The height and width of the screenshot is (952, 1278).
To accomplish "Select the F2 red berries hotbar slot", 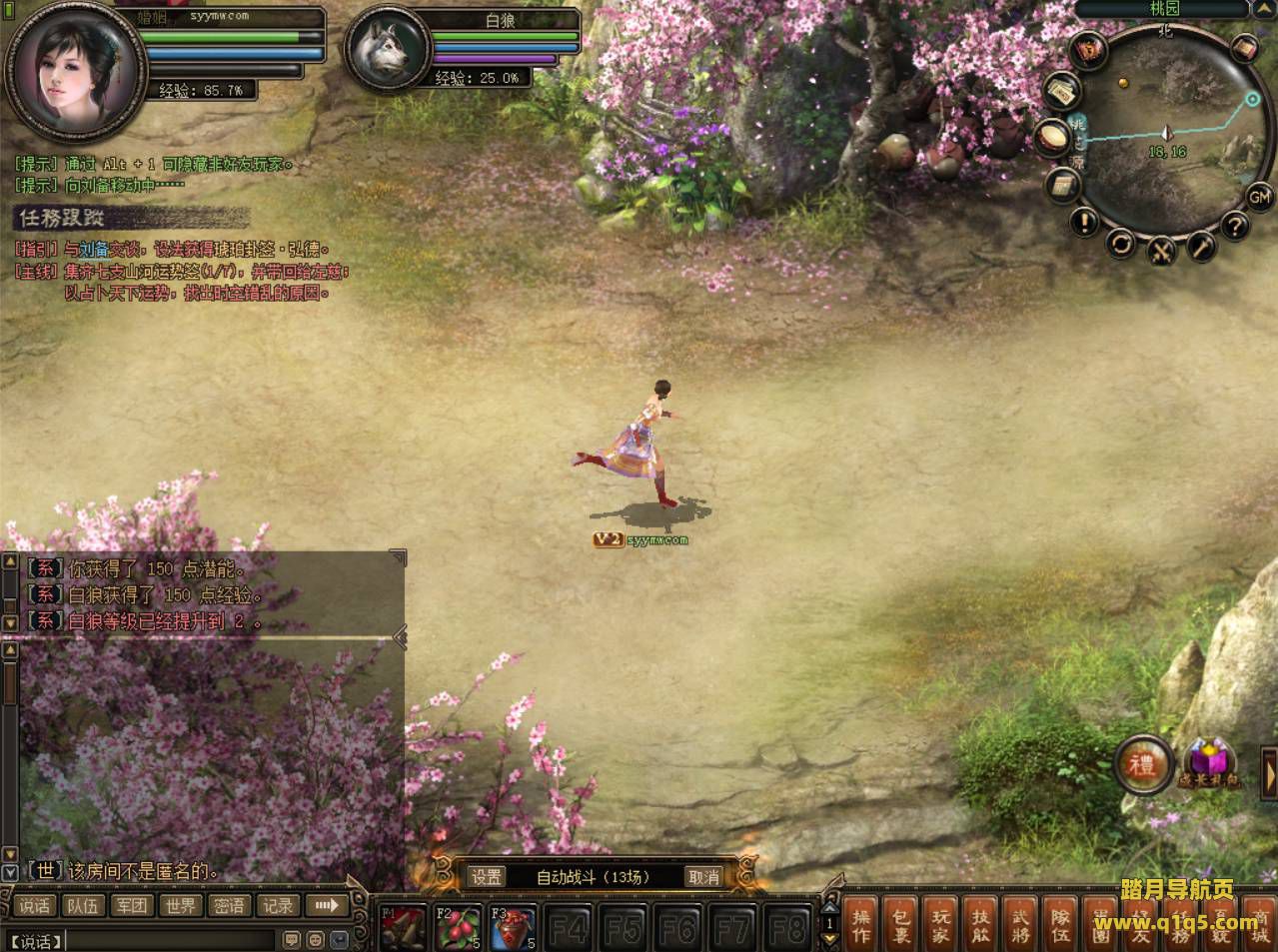I will click(460, 928).
